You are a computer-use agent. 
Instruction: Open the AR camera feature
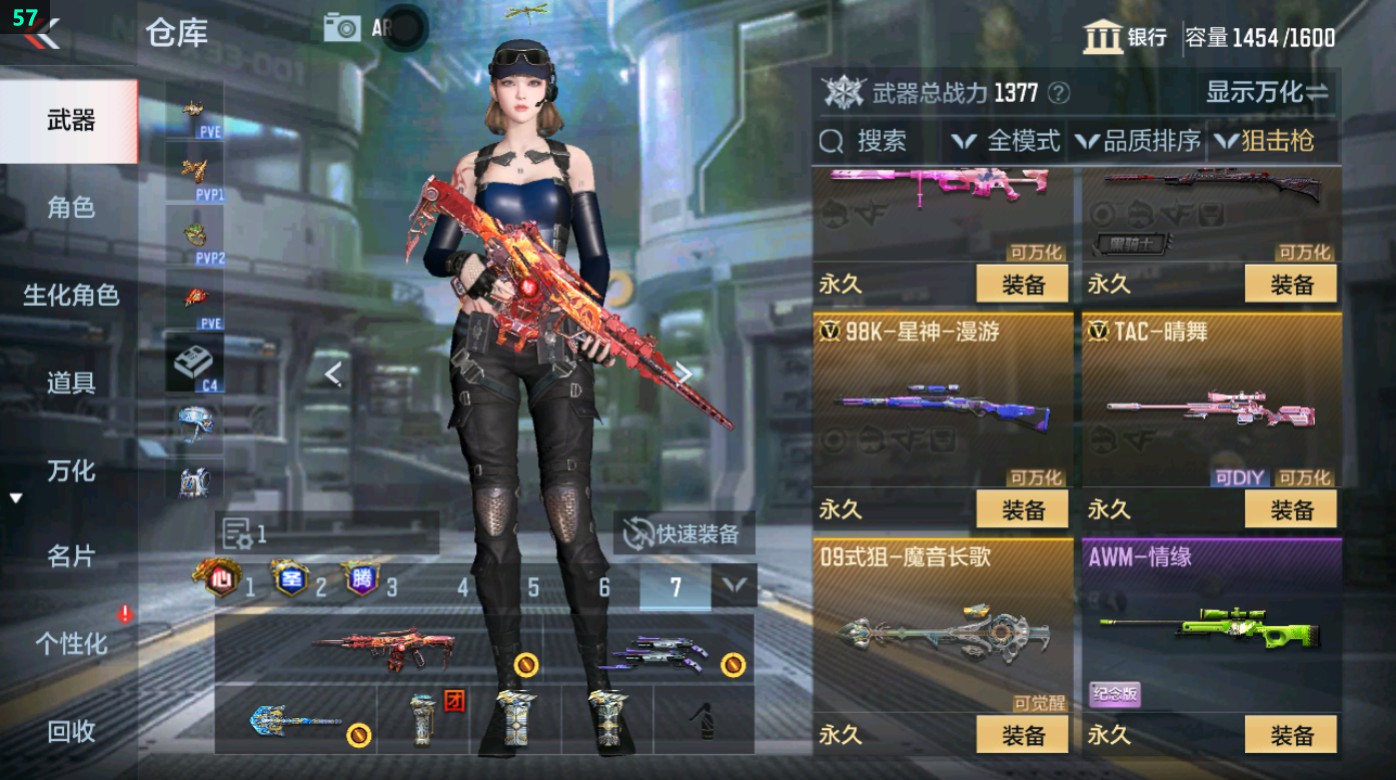(343, 27)
